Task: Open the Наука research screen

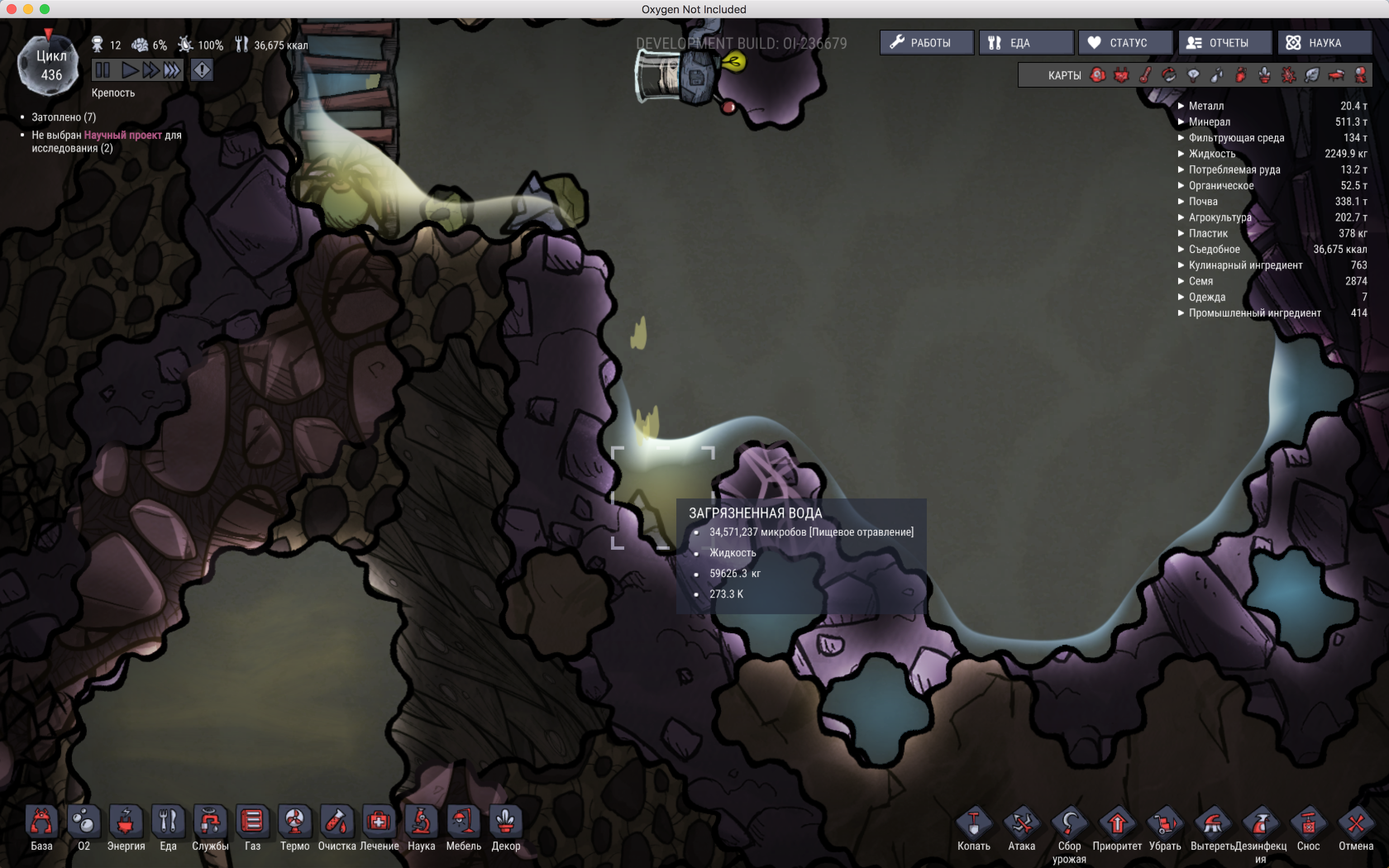Action: click(1324, 43)
